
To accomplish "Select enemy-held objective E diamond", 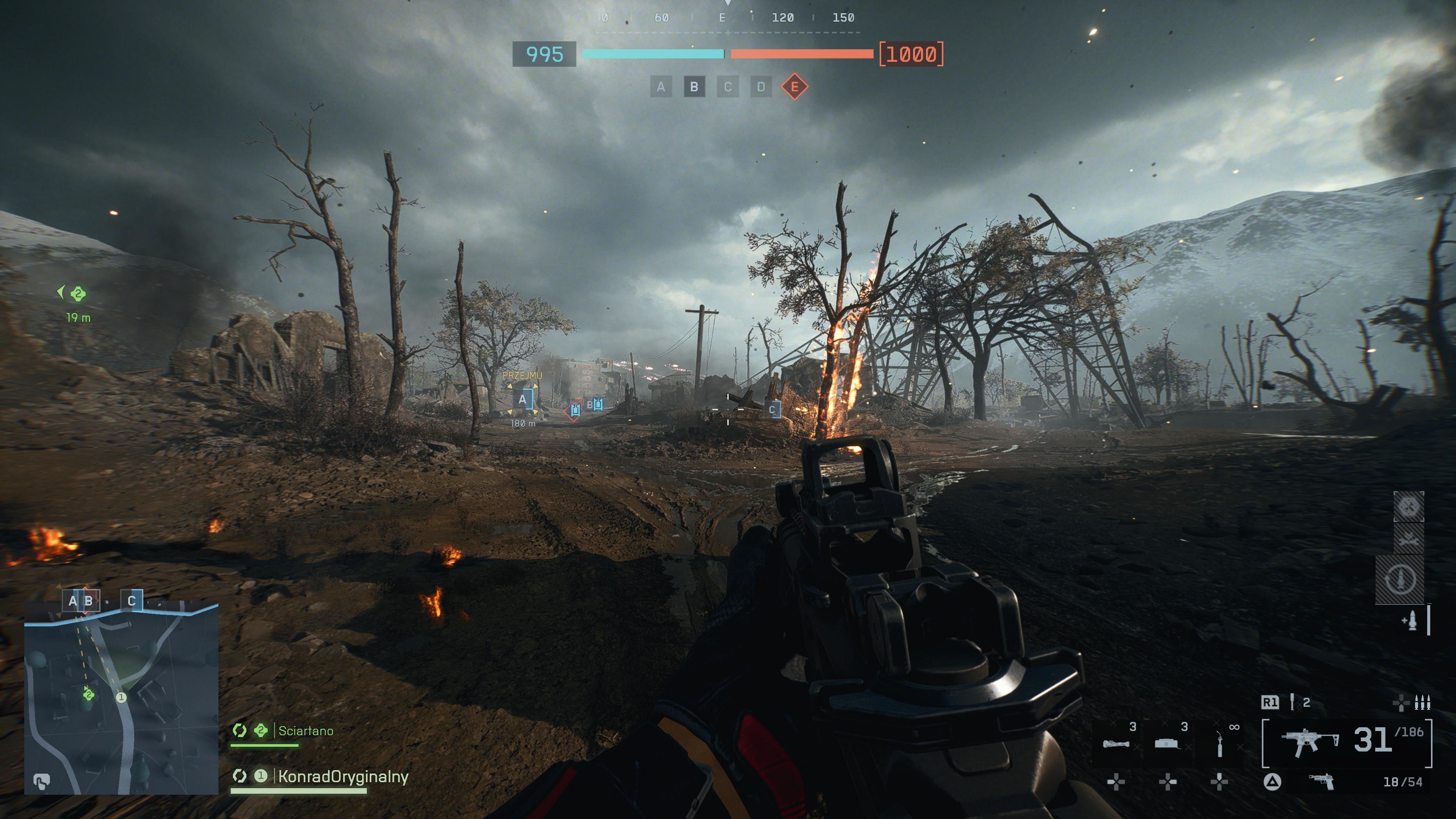I will 794,87.
